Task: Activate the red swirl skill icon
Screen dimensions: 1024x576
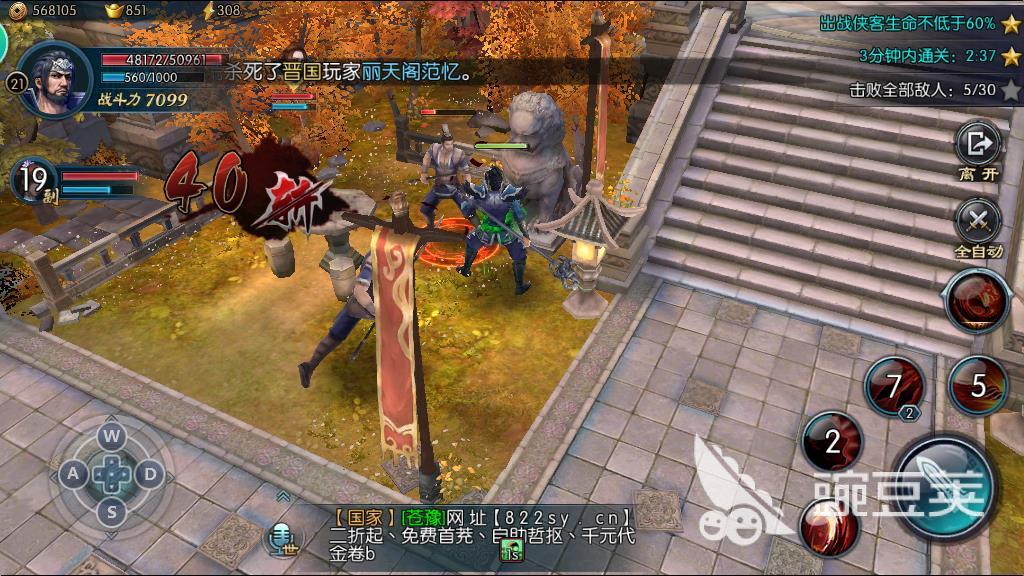Action: click(829, 526)
